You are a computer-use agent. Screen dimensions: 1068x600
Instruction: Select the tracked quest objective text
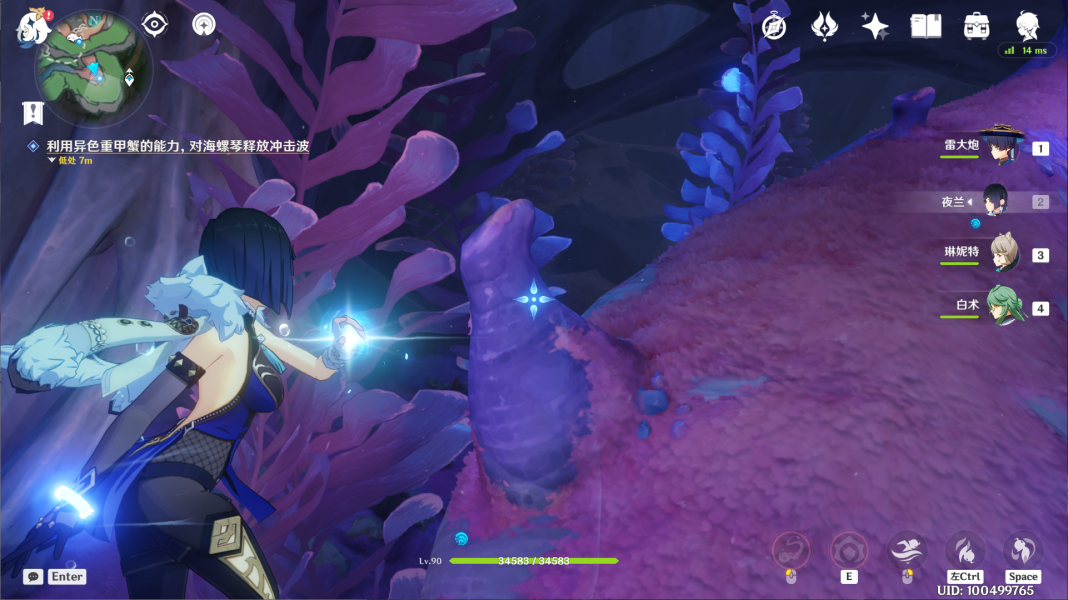click(177, 146)
